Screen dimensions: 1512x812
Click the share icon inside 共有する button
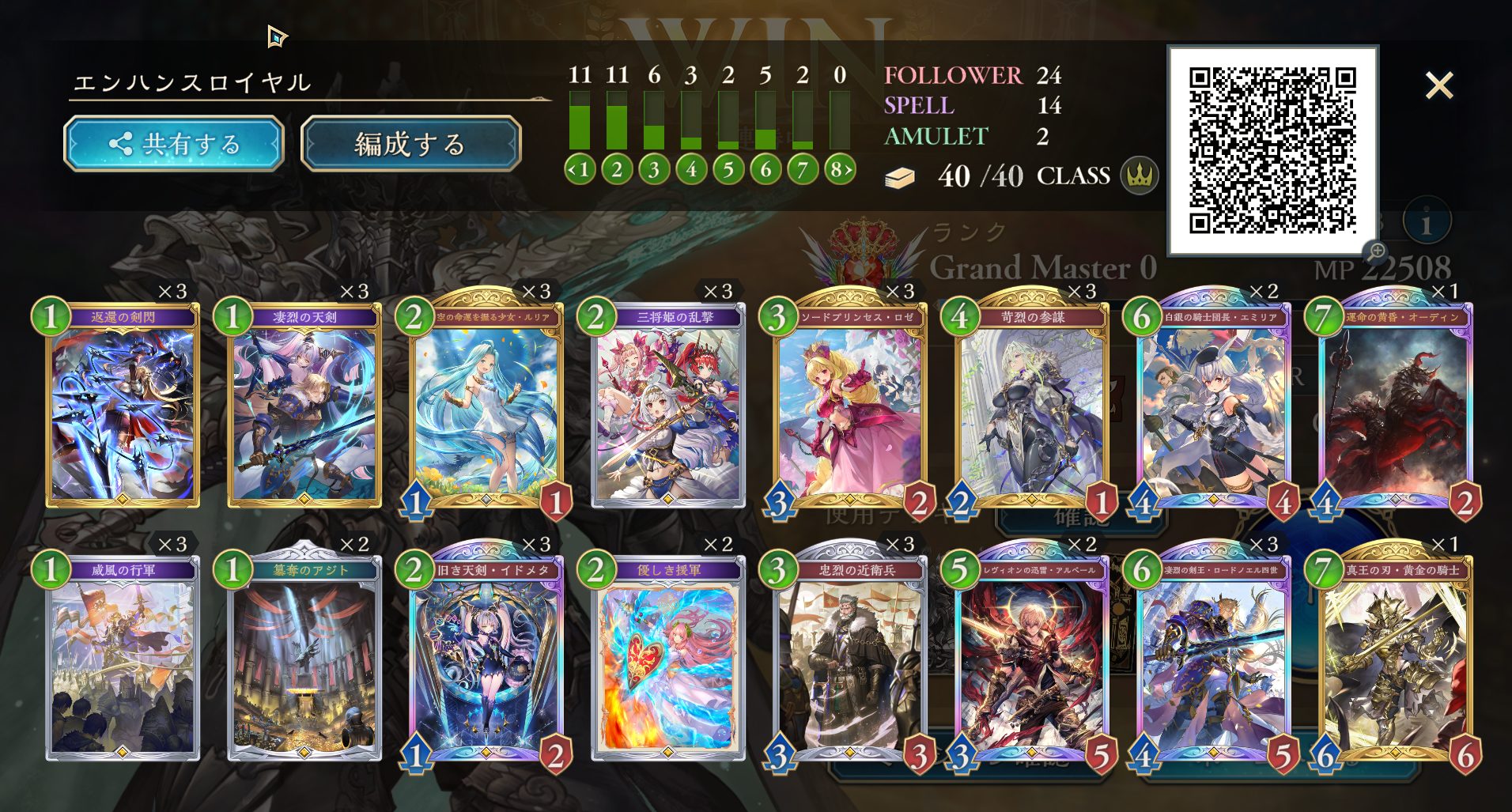tap(122, 143)
